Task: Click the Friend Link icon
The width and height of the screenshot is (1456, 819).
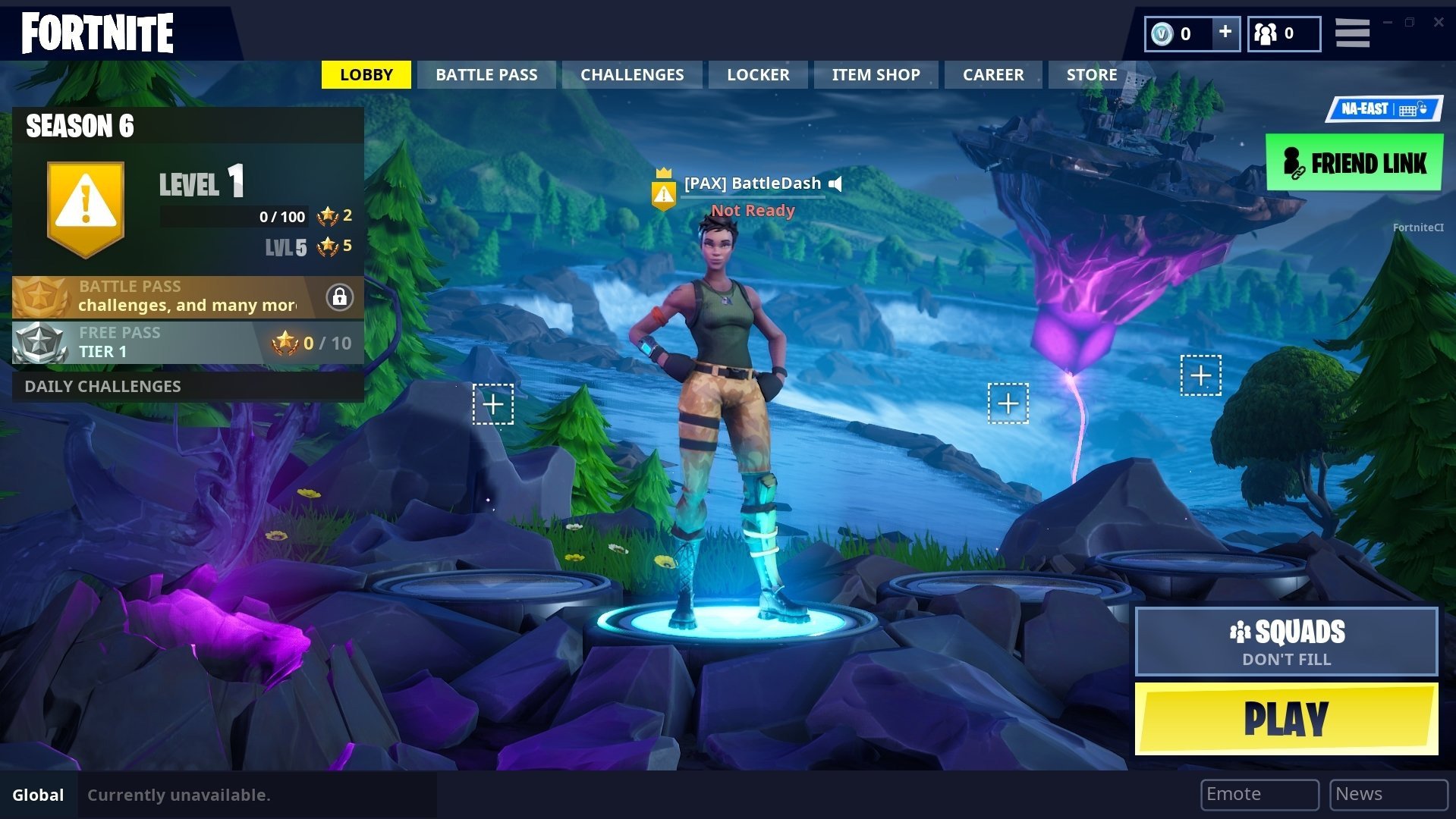Action: (x=1292, y=162)
